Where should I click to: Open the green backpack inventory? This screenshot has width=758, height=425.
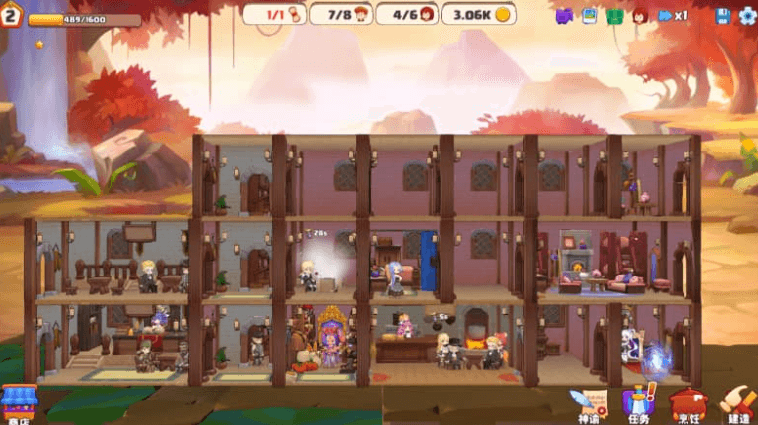614,15
